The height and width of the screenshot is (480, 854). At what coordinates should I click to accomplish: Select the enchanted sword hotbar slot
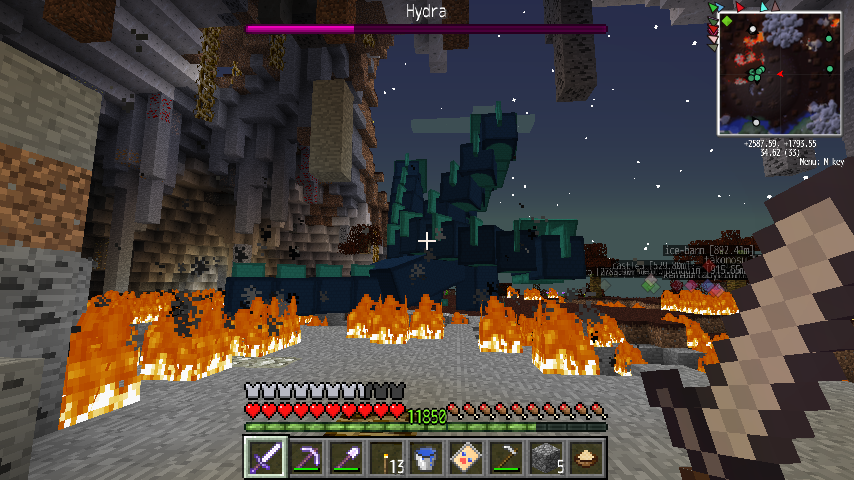(x=265, y=458)
